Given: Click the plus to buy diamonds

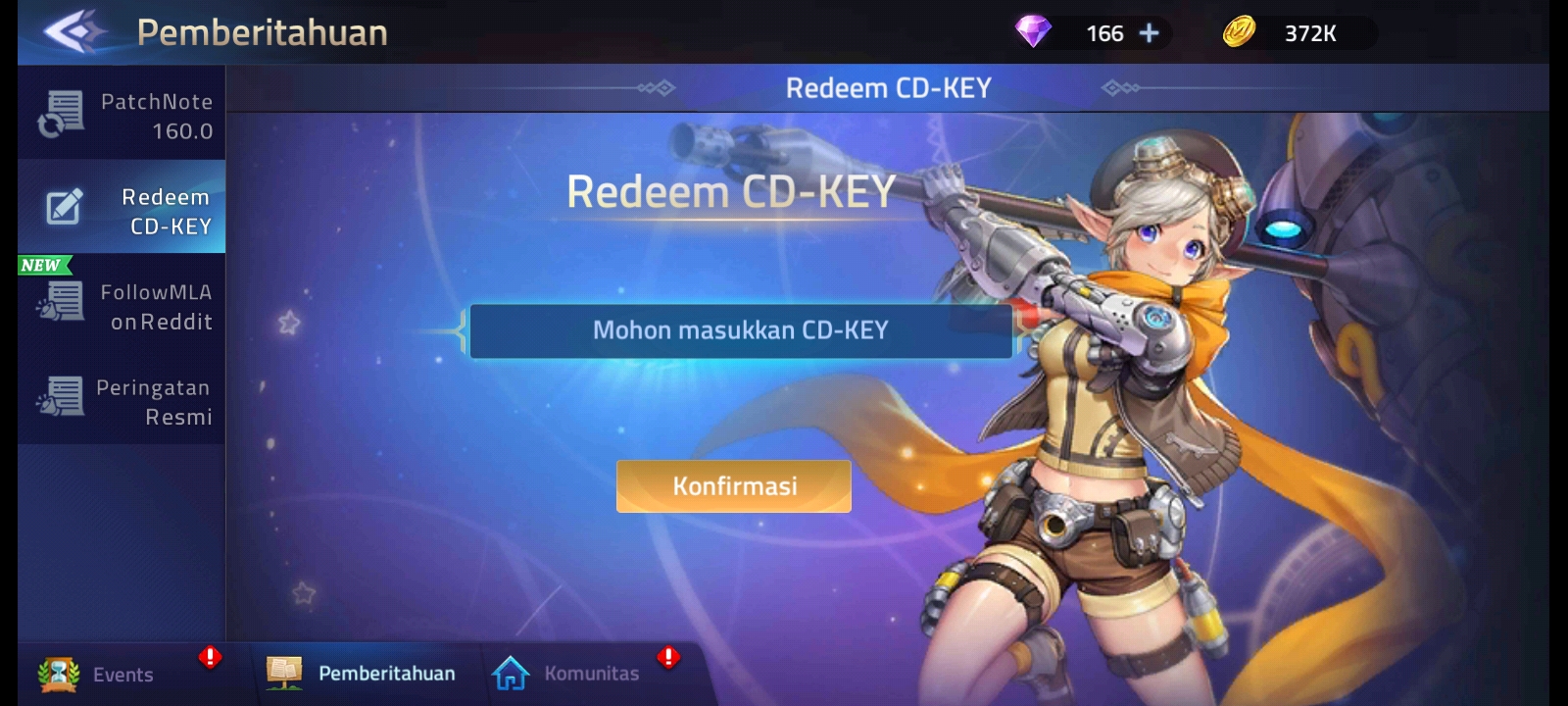Looking at the screenshot, I should point(1147,32).
